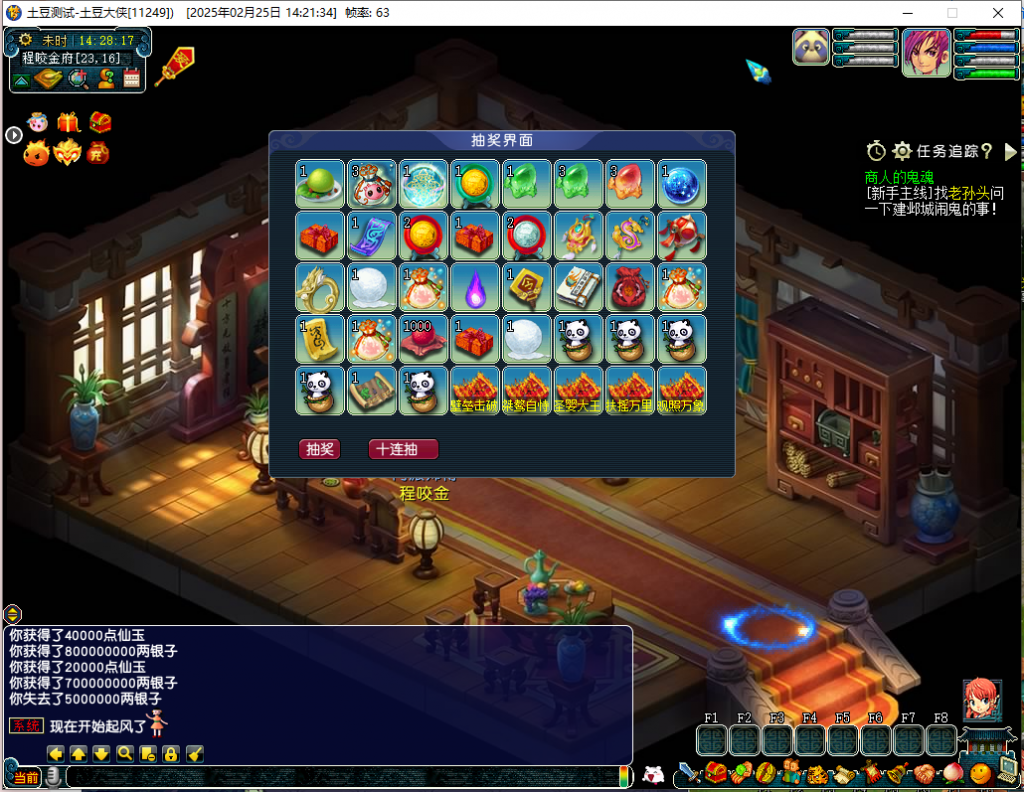
Task: Click the 抽奖 single draw button
Action: (x=319, y=450)
